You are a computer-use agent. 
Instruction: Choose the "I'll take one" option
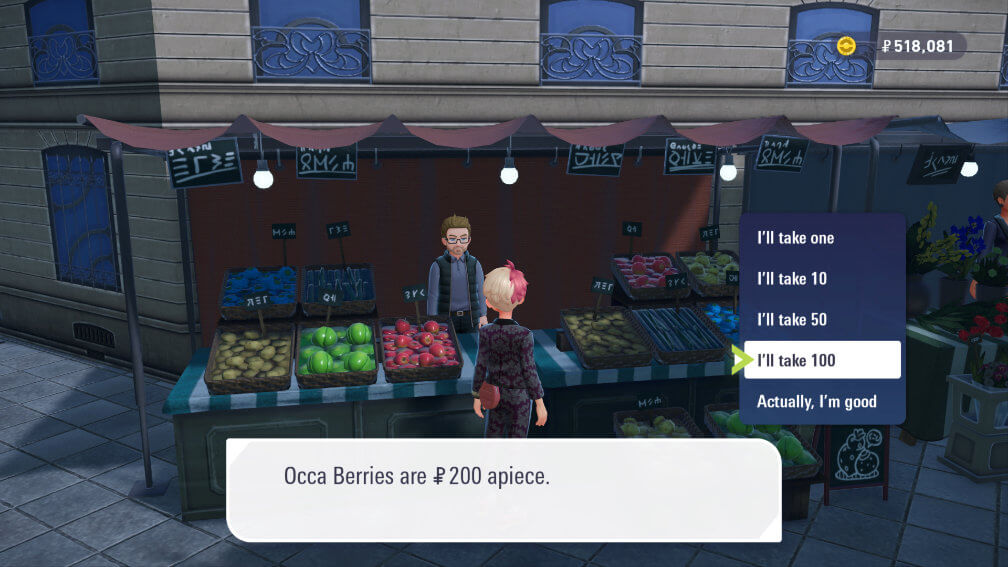click(x=796, y=238)
